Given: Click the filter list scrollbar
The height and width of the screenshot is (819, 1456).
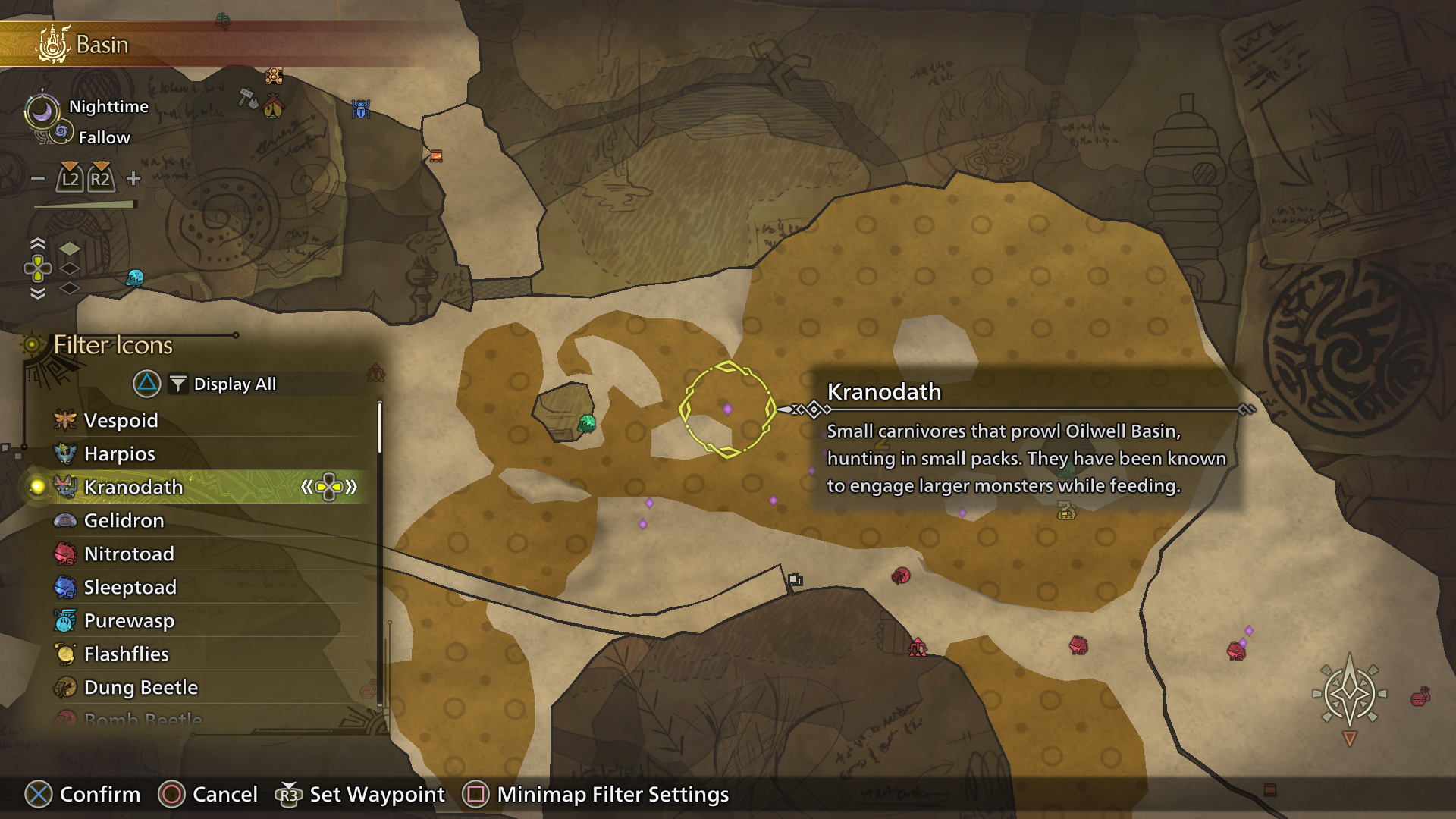Looking at the screenshot, I should pyautogui.click(x=378, y=425).
